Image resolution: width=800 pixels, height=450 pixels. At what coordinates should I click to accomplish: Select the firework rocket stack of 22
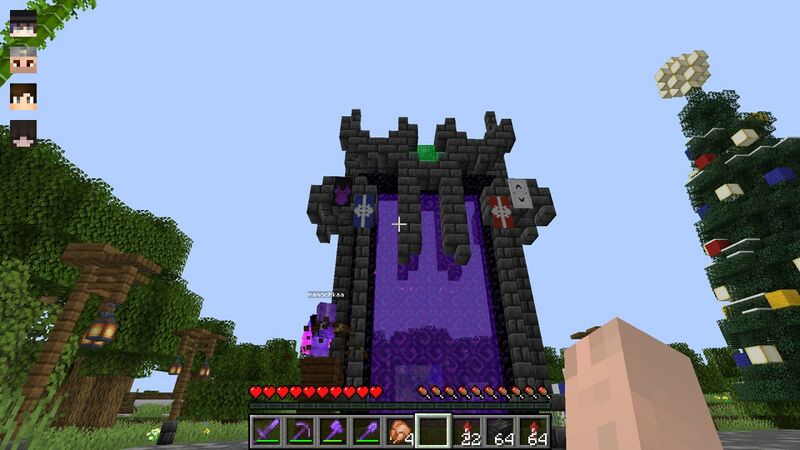[466, 431]
